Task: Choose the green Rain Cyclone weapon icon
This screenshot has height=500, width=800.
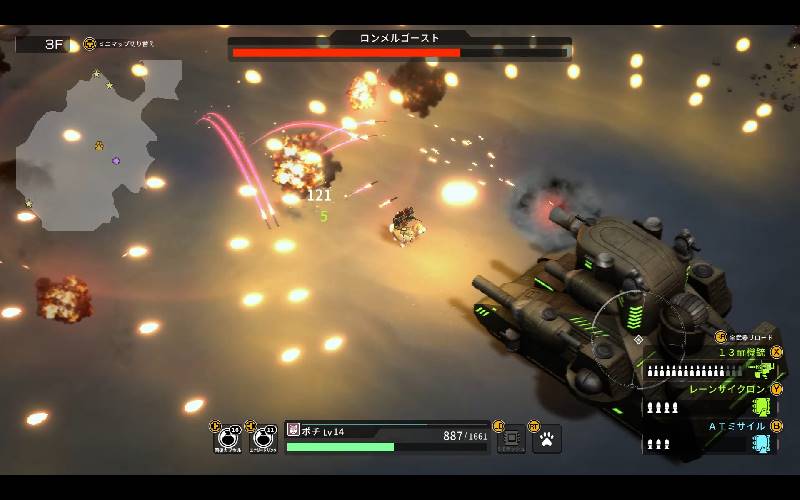Action: pyautogui.click(x=764, y=406)
